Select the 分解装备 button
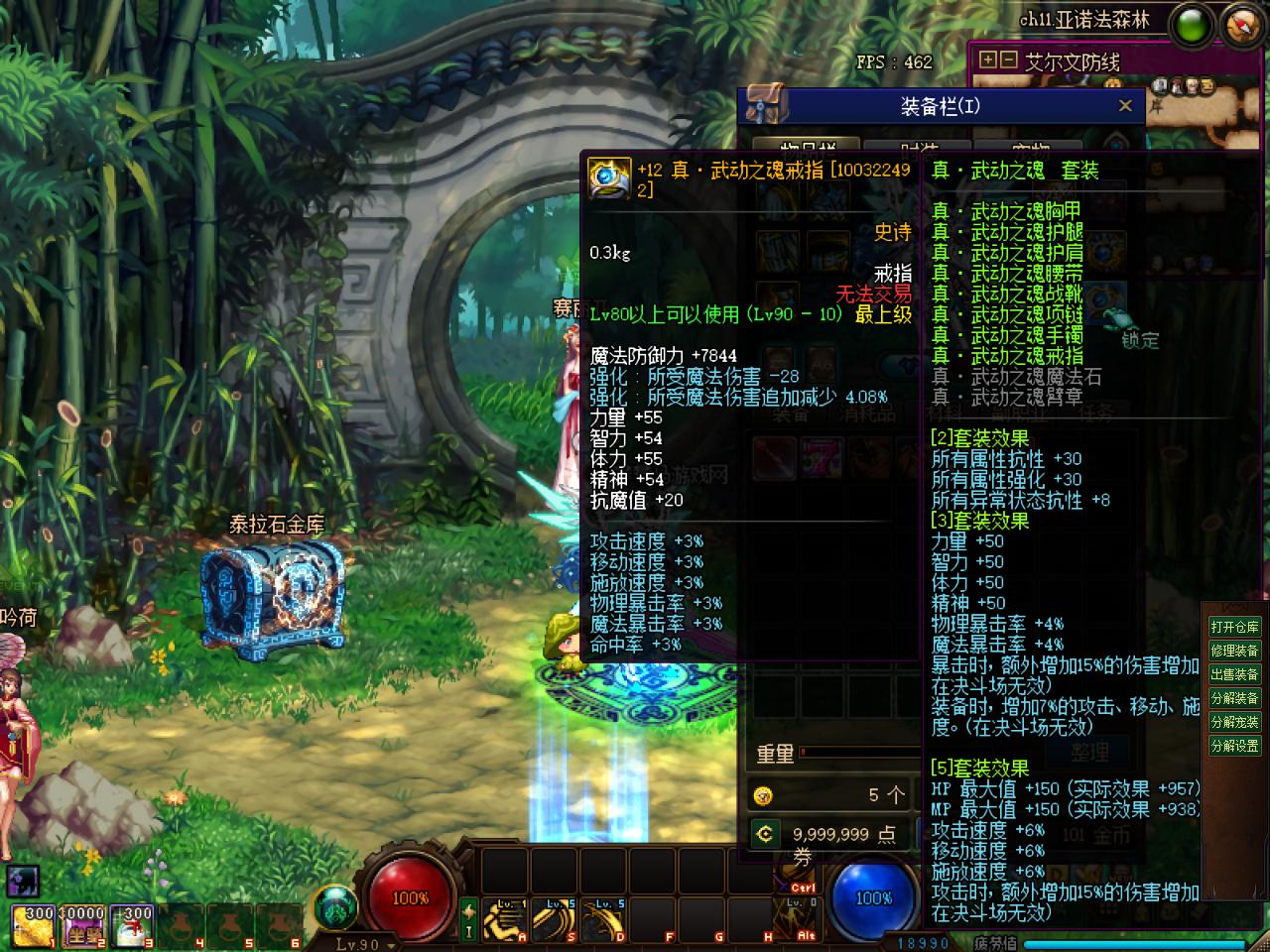1270x952 pixels. (x=1234, y=698)
